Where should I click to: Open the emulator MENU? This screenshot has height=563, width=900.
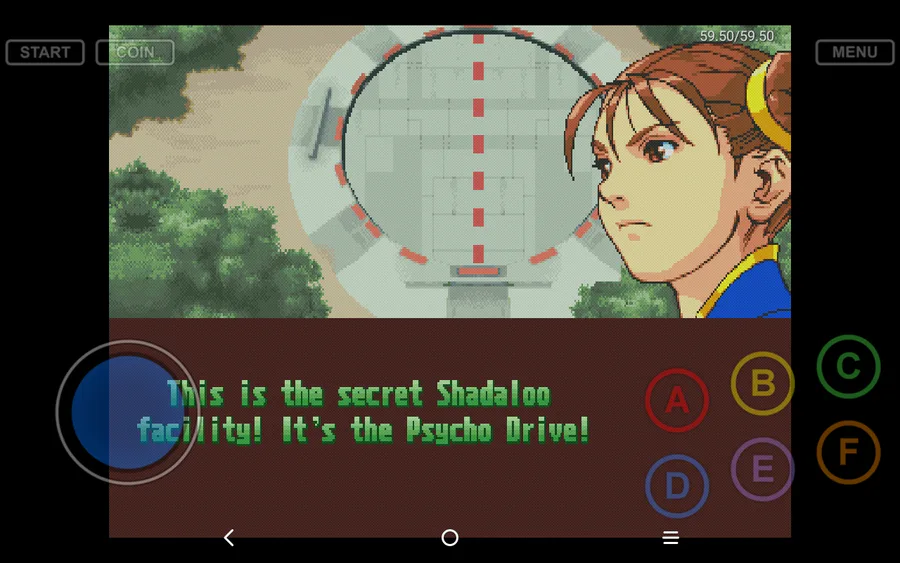pos(854,52)
